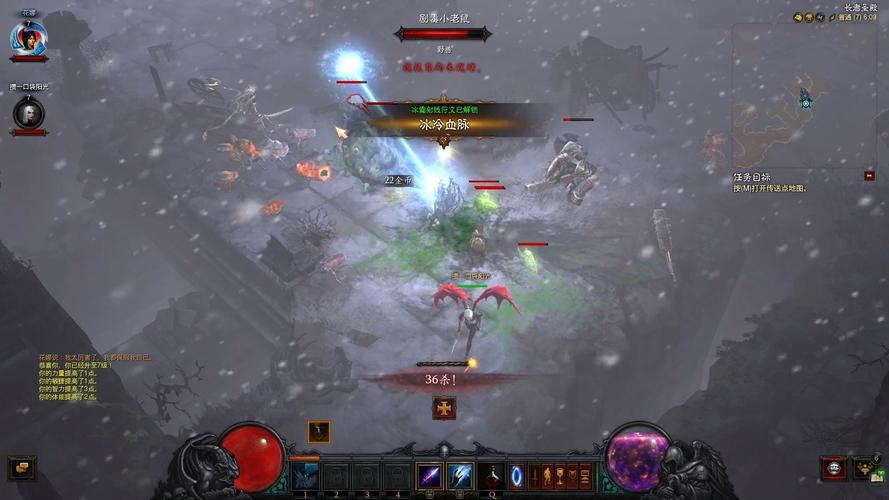
Task: Collapse the quest objective tracker
Action: 869,176
